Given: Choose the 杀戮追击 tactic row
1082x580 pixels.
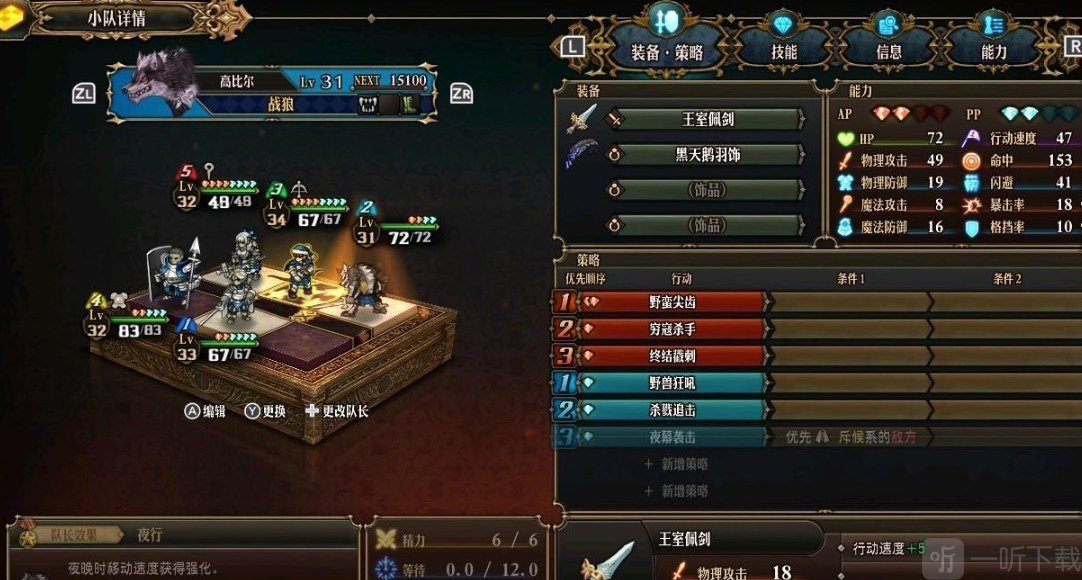Looking at the screenshot, I should pyautogui.click(x=671, y=410).
